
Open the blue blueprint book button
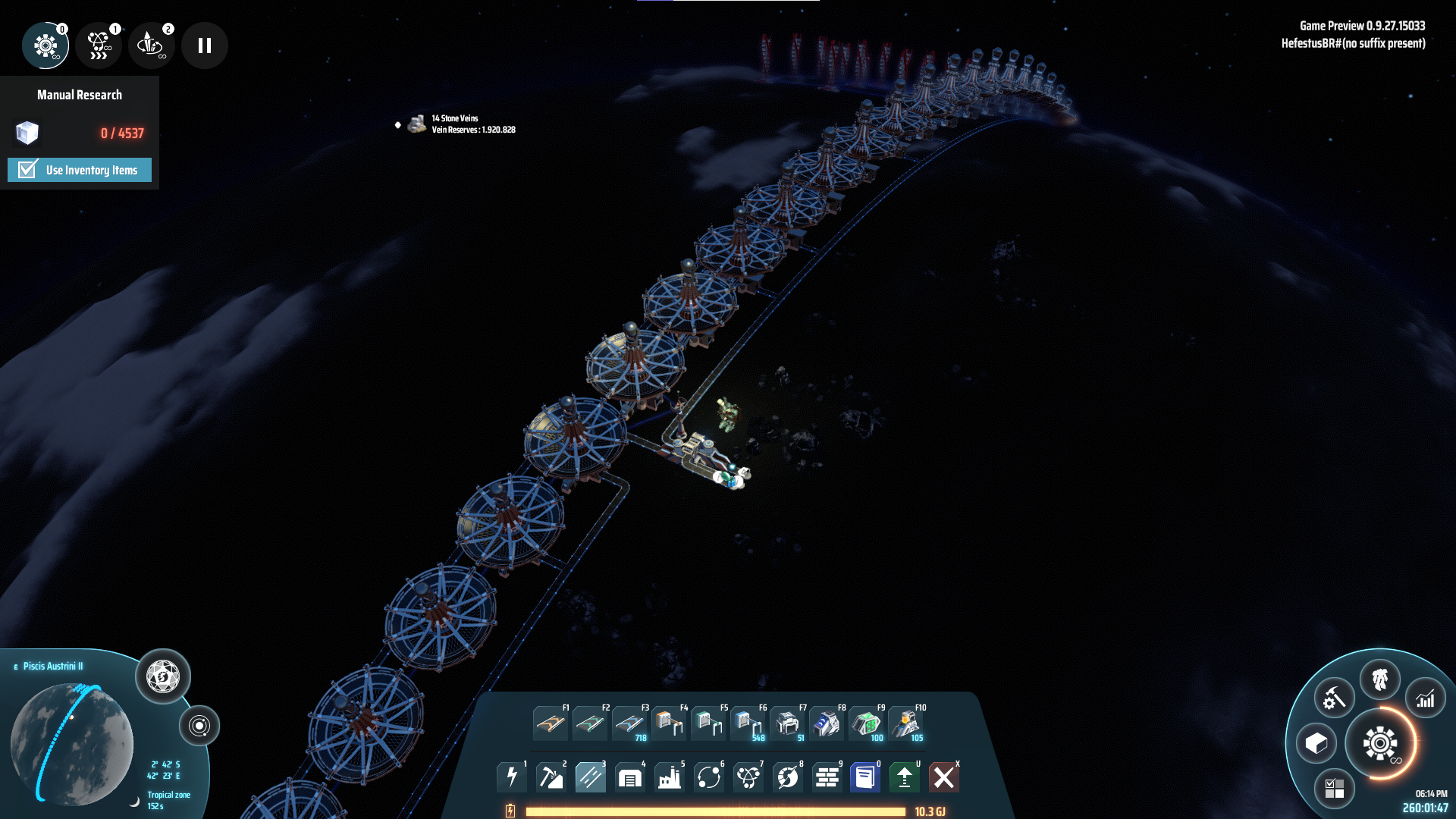click(864, 777)
